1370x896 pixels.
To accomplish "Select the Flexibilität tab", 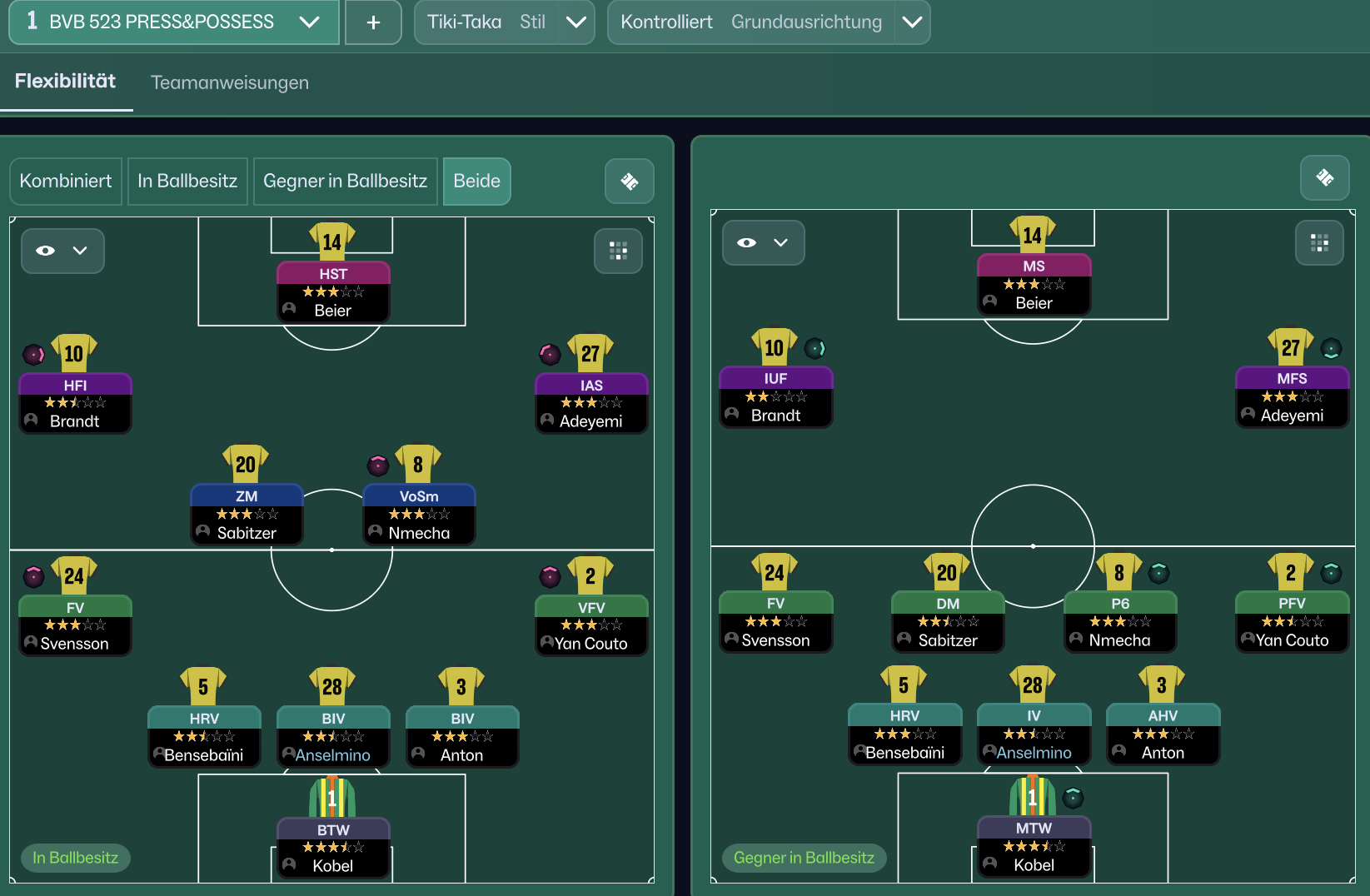I will 65,81.
